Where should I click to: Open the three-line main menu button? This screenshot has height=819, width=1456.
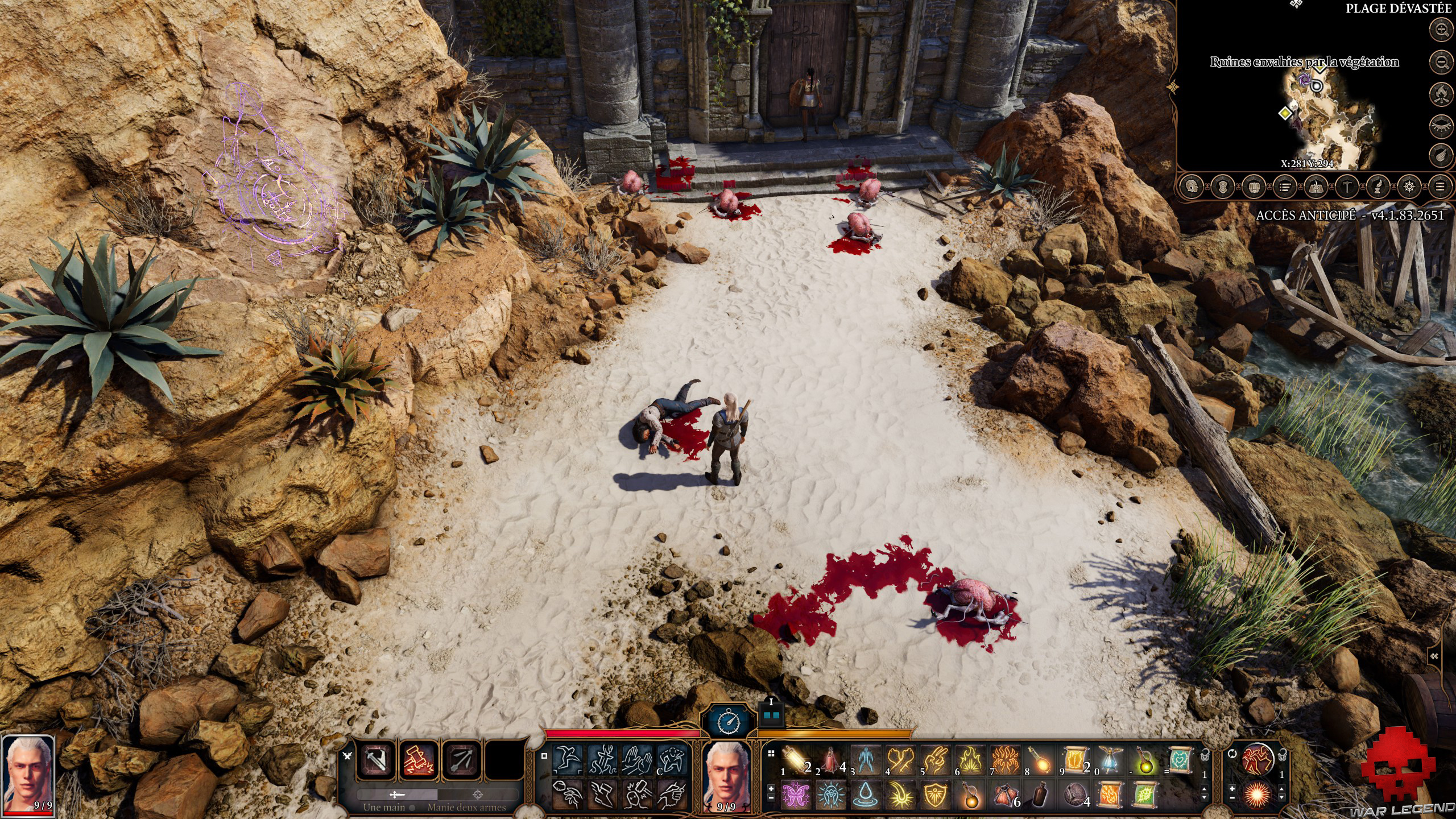click(1440, 186)
